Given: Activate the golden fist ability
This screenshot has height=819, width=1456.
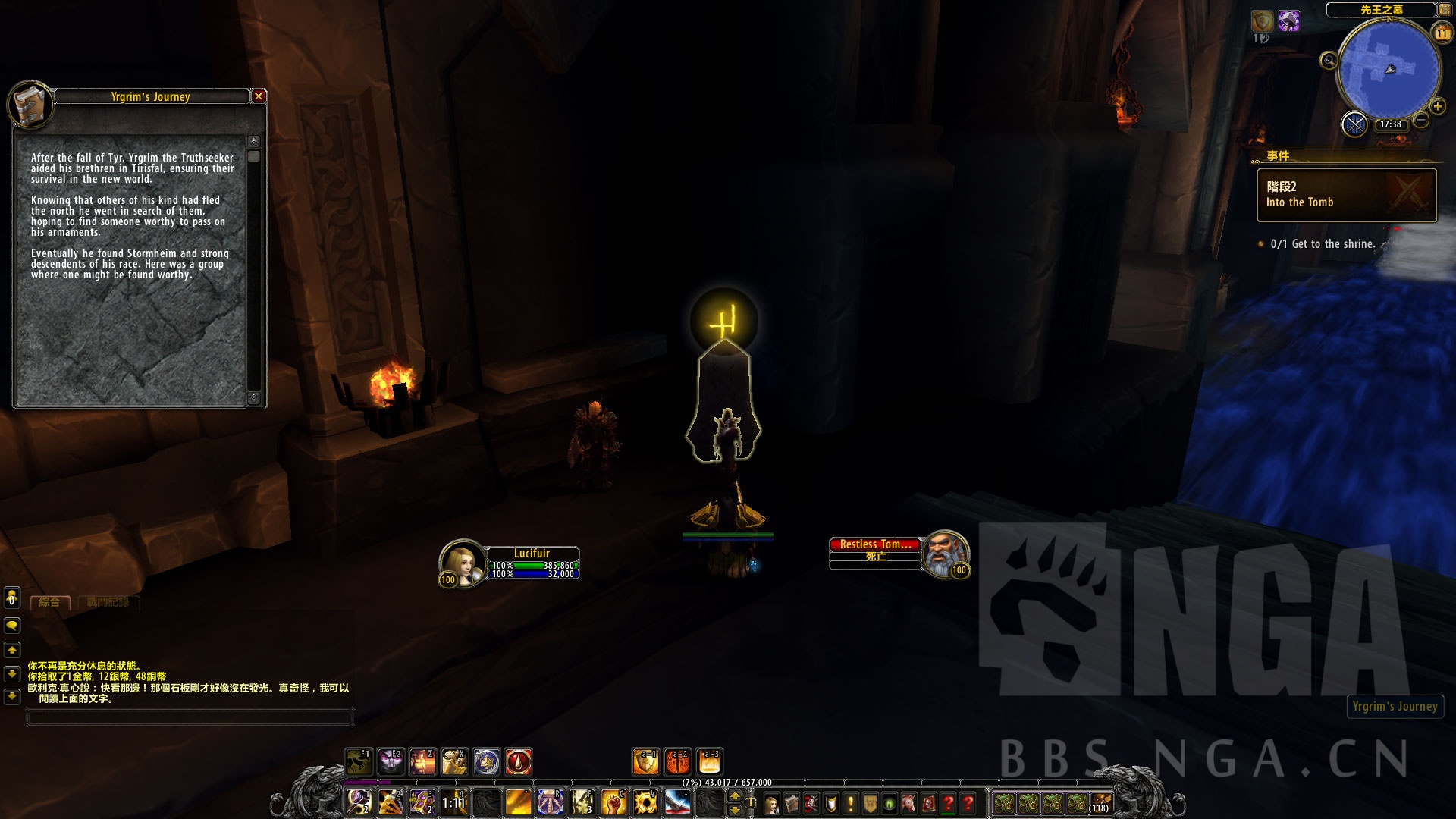Looking at the screenshot, I should (613, 802).
